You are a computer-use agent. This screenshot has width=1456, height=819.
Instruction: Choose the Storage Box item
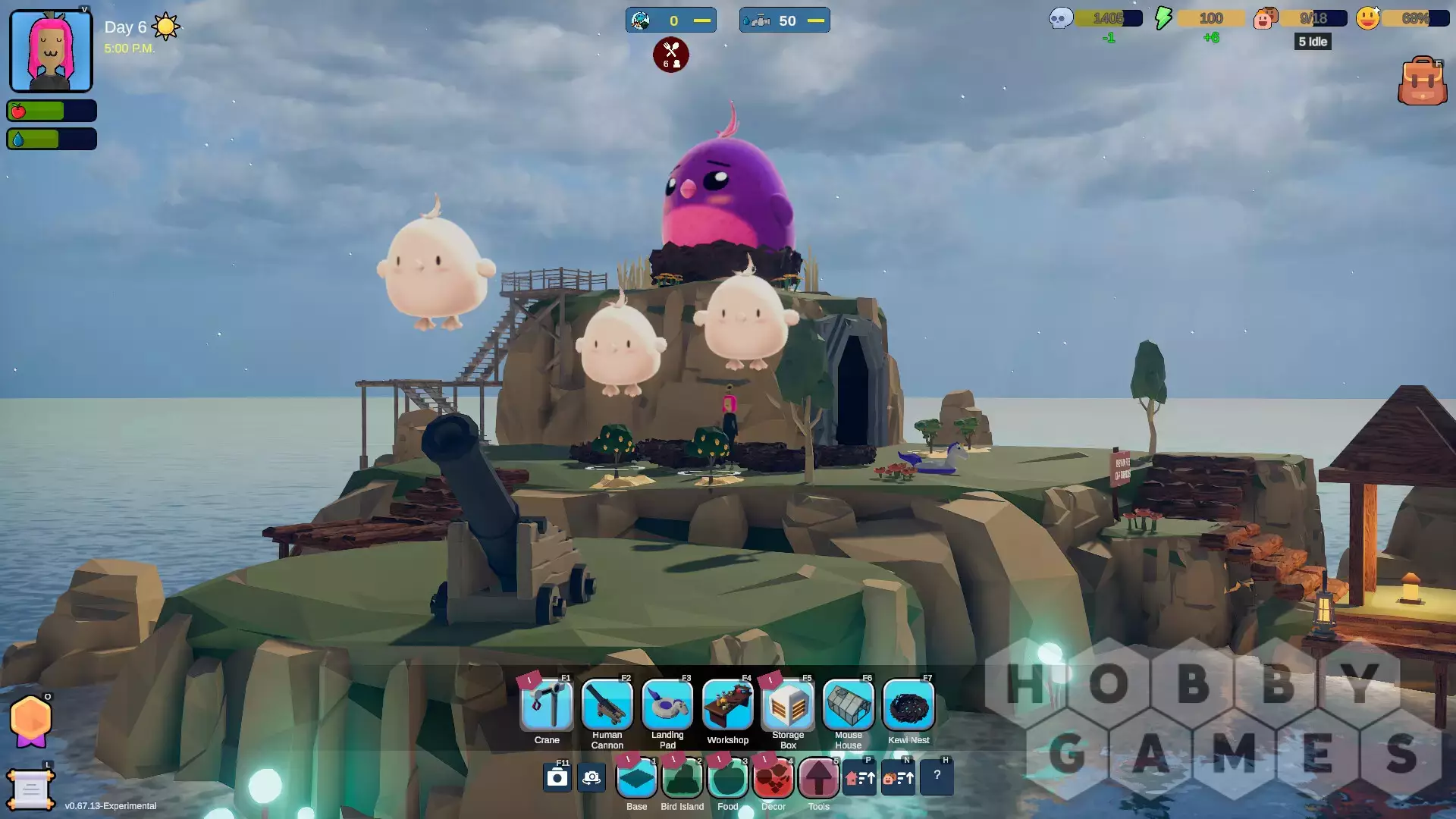[788, 705]
